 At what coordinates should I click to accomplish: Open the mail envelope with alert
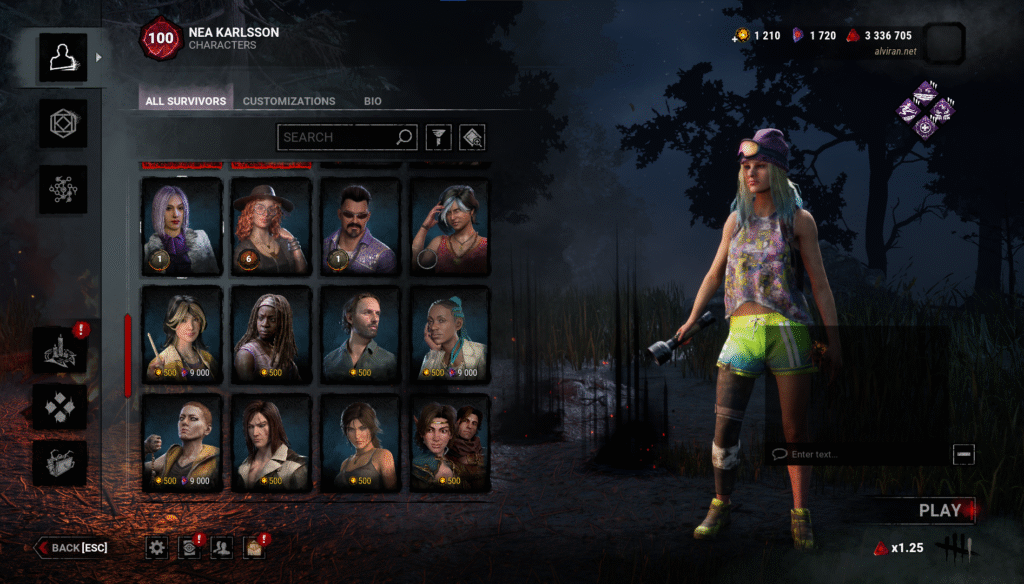[x=253, y=547]
